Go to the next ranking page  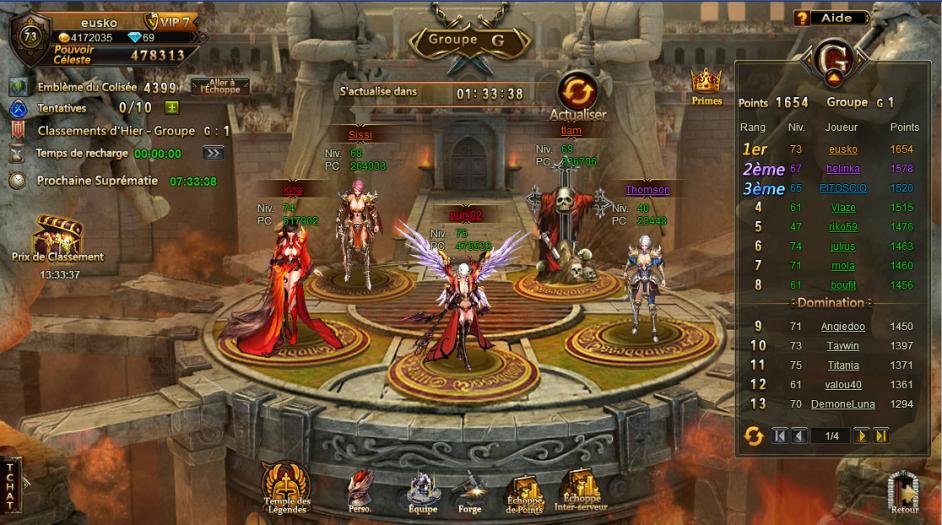coord(861,435)
